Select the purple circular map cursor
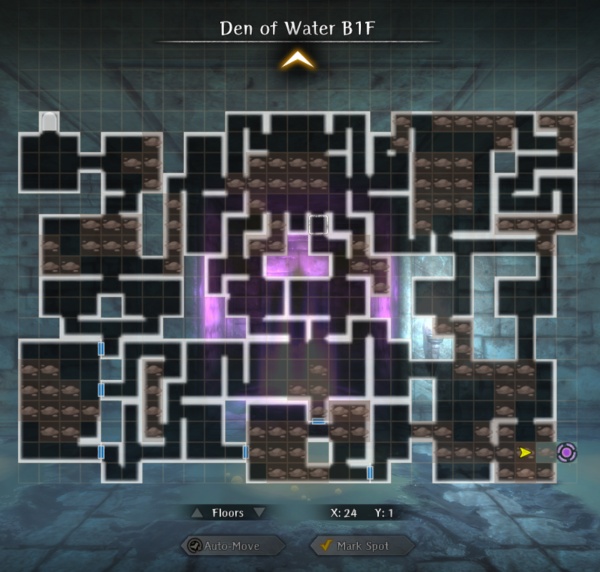This screenshot has width=600, height=572. coord(566,453)
